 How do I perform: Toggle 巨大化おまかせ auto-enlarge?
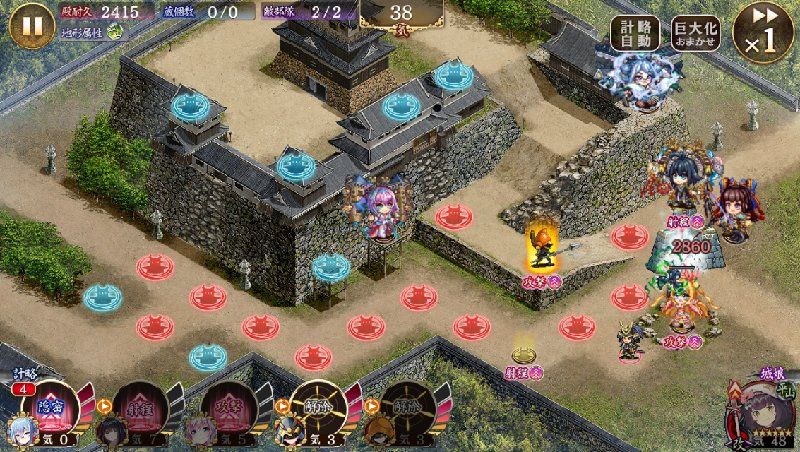pos(697,34)
